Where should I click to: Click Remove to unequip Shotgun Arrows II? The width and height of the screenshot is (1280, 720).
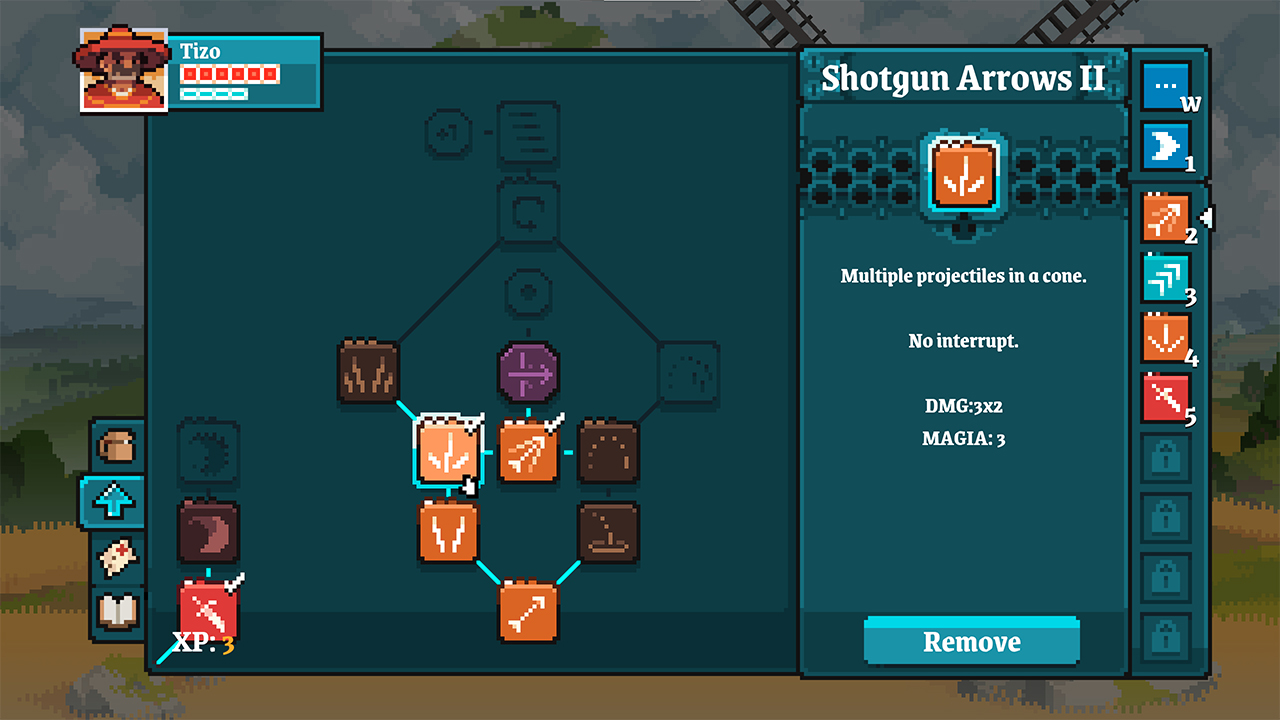[970, 641]
